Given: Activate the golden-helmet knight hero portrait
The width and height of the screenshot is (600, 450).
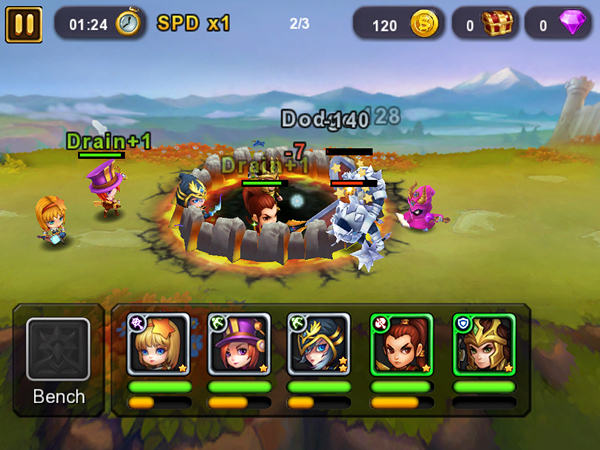Looking at the screenshot, I should pyautogui.click(x=482, y=344).
